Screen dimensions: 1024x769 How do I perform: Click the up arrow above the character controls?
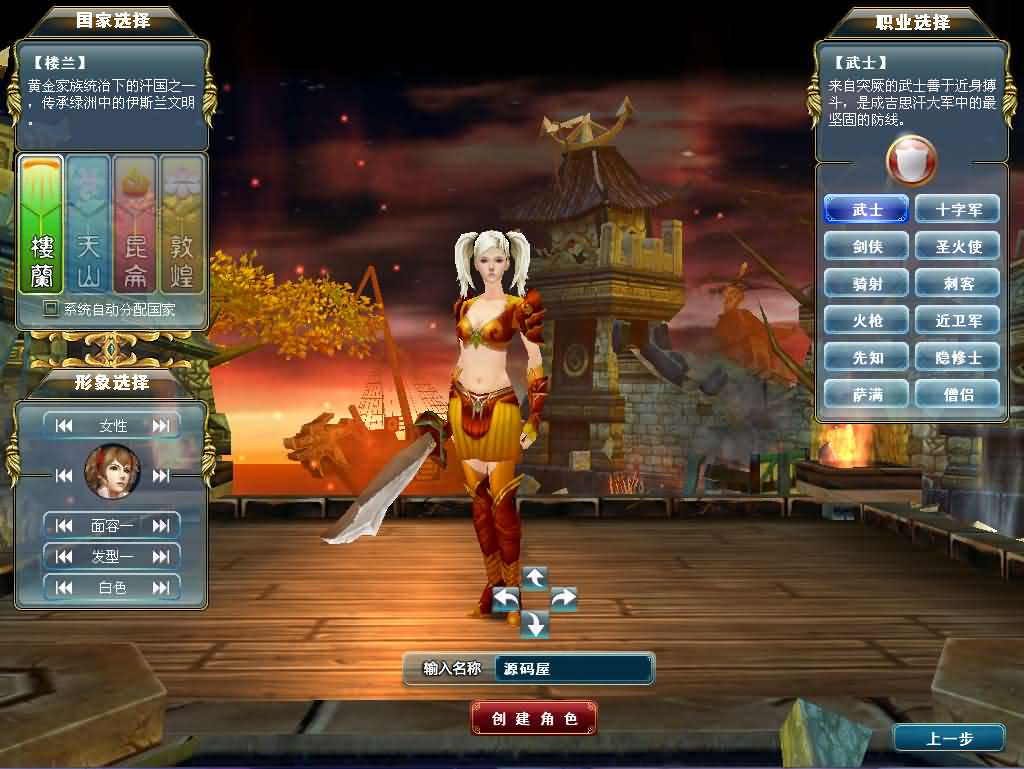click(535, 577)
